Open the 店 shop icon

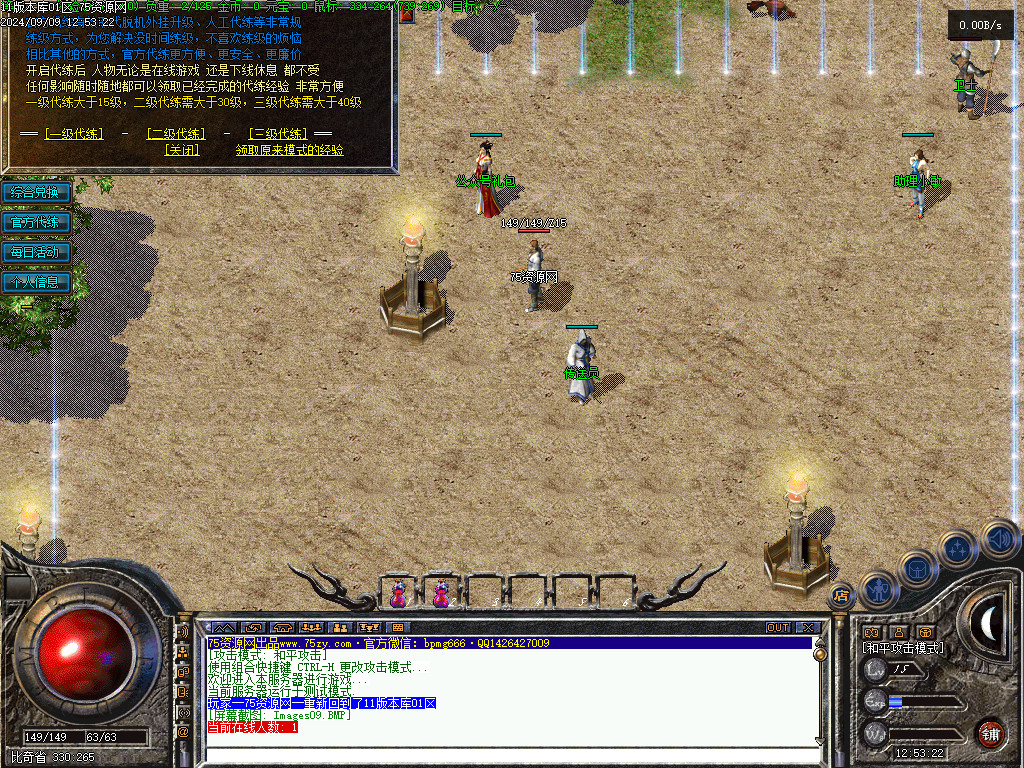click(841, 596)
